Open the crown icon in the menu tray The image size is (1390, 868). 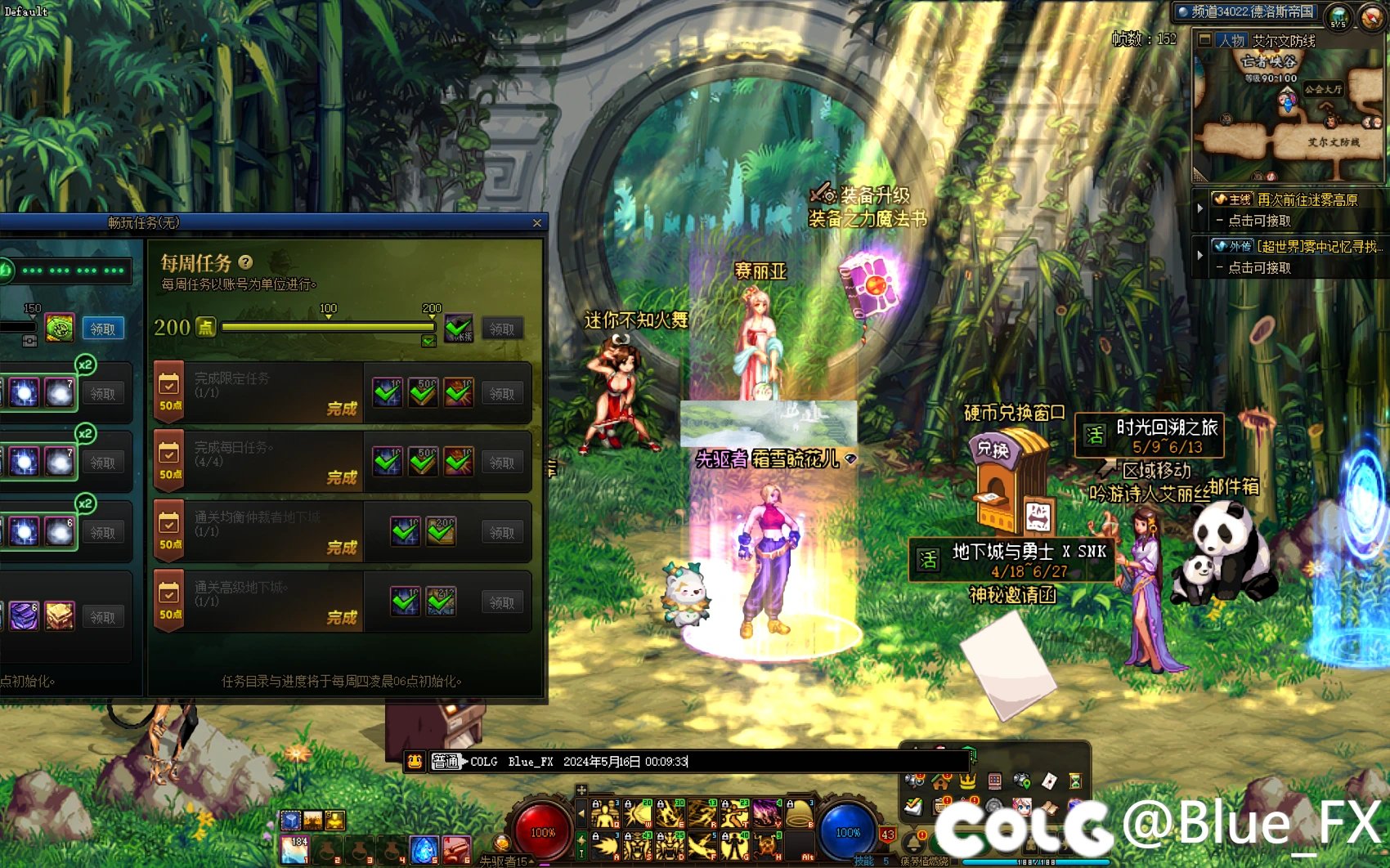967,781
